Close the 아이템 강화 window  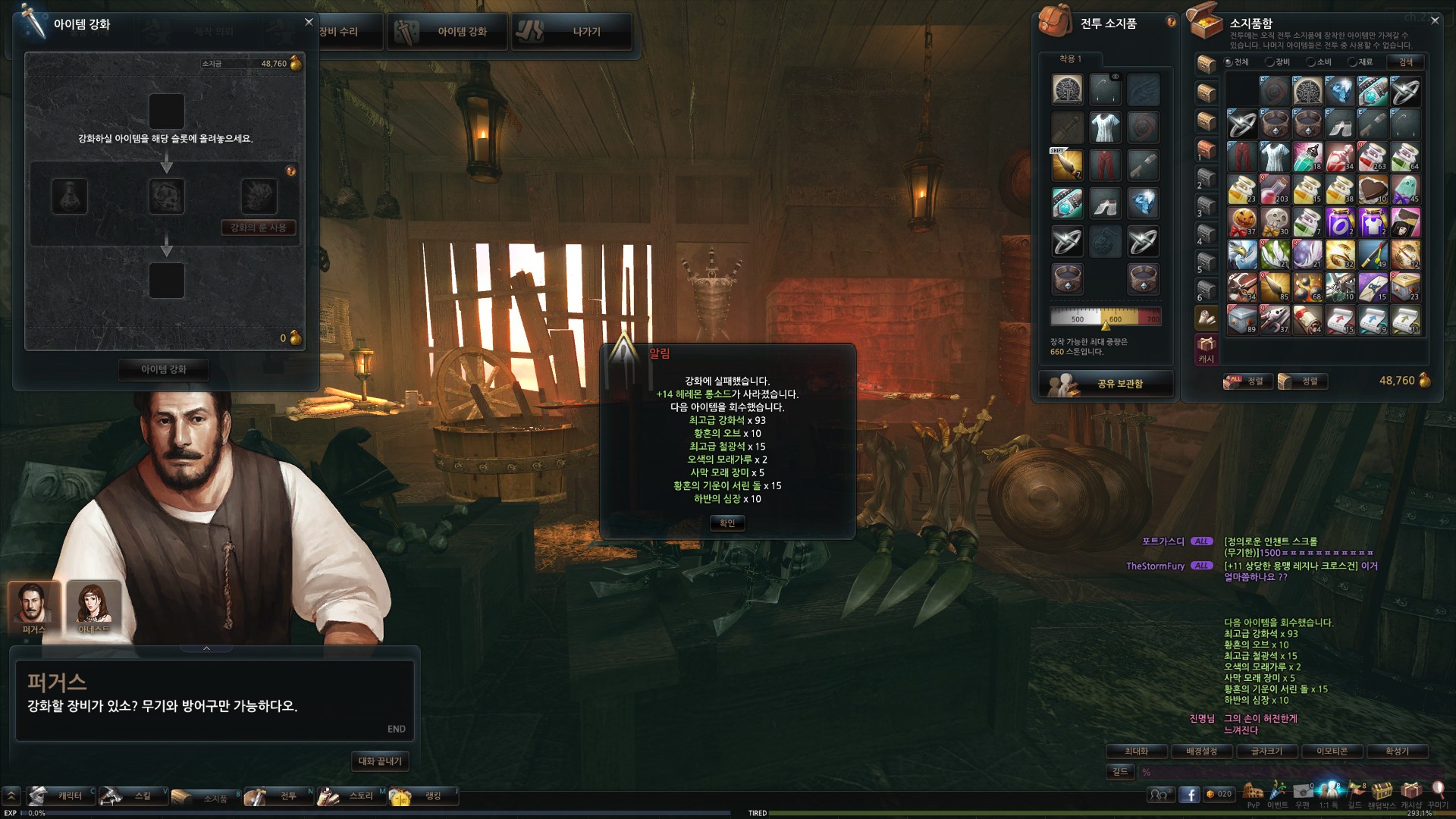coord(309,22)
